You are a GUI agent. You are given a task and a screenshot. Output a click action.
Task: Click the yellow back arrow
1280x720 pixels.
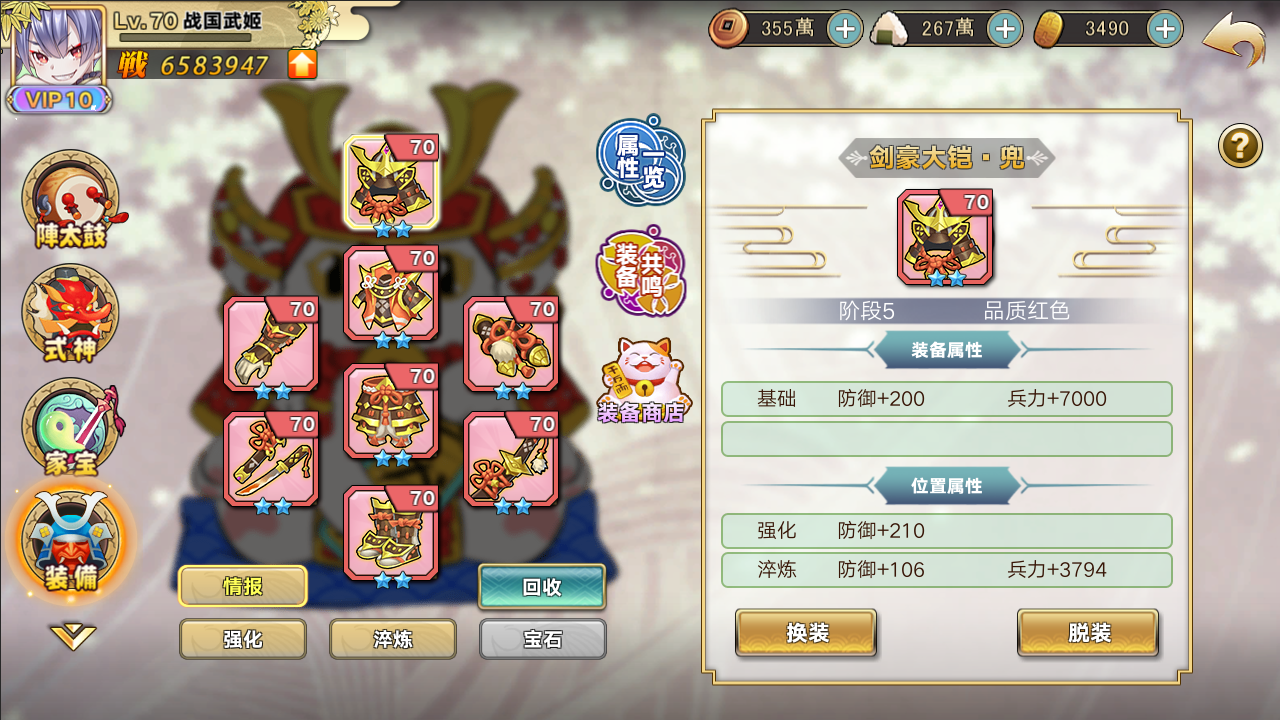click(1233, 40)
